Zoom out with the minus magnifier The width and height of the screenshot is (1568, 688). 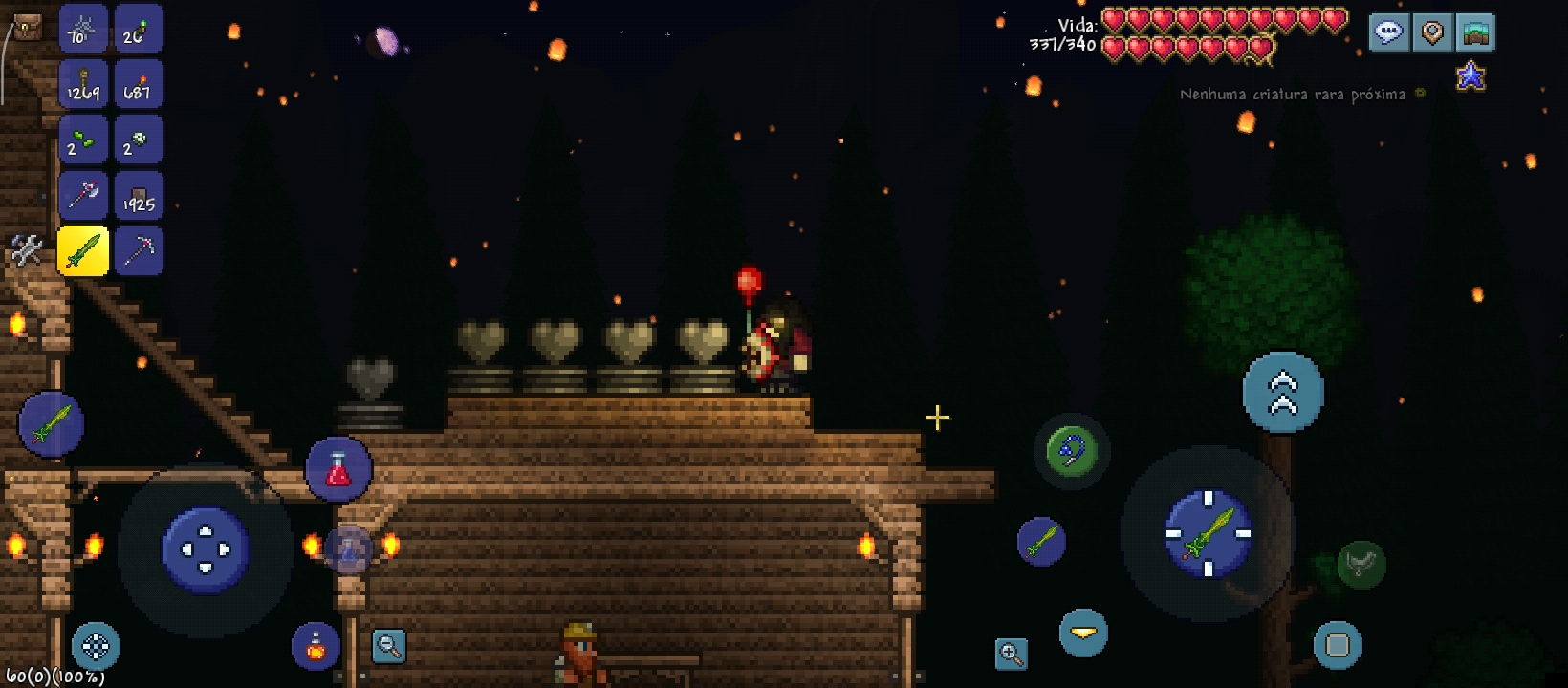tap(389, 646)
